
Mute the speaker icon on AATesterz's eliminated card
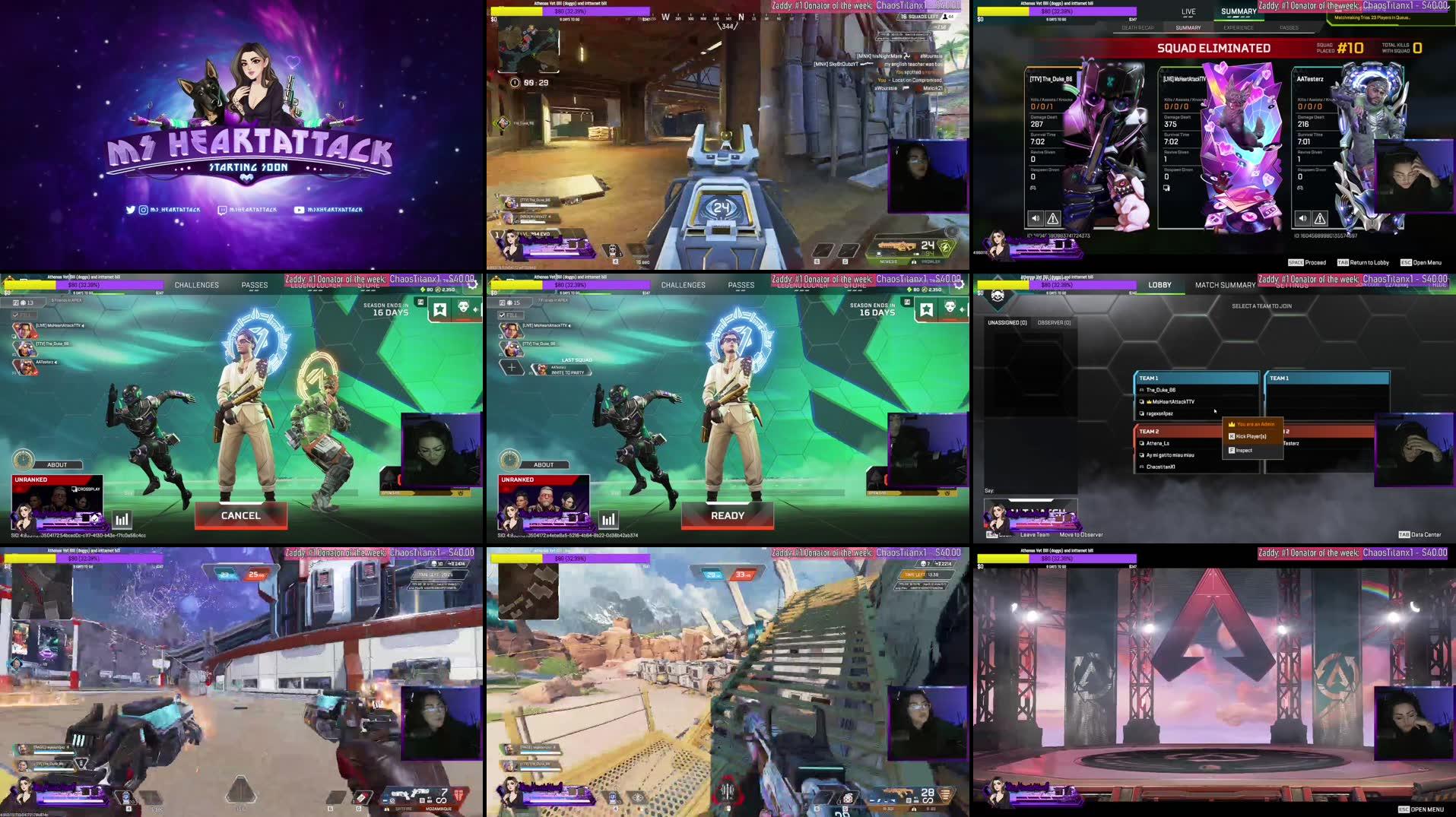click(x=1302, y=218)
